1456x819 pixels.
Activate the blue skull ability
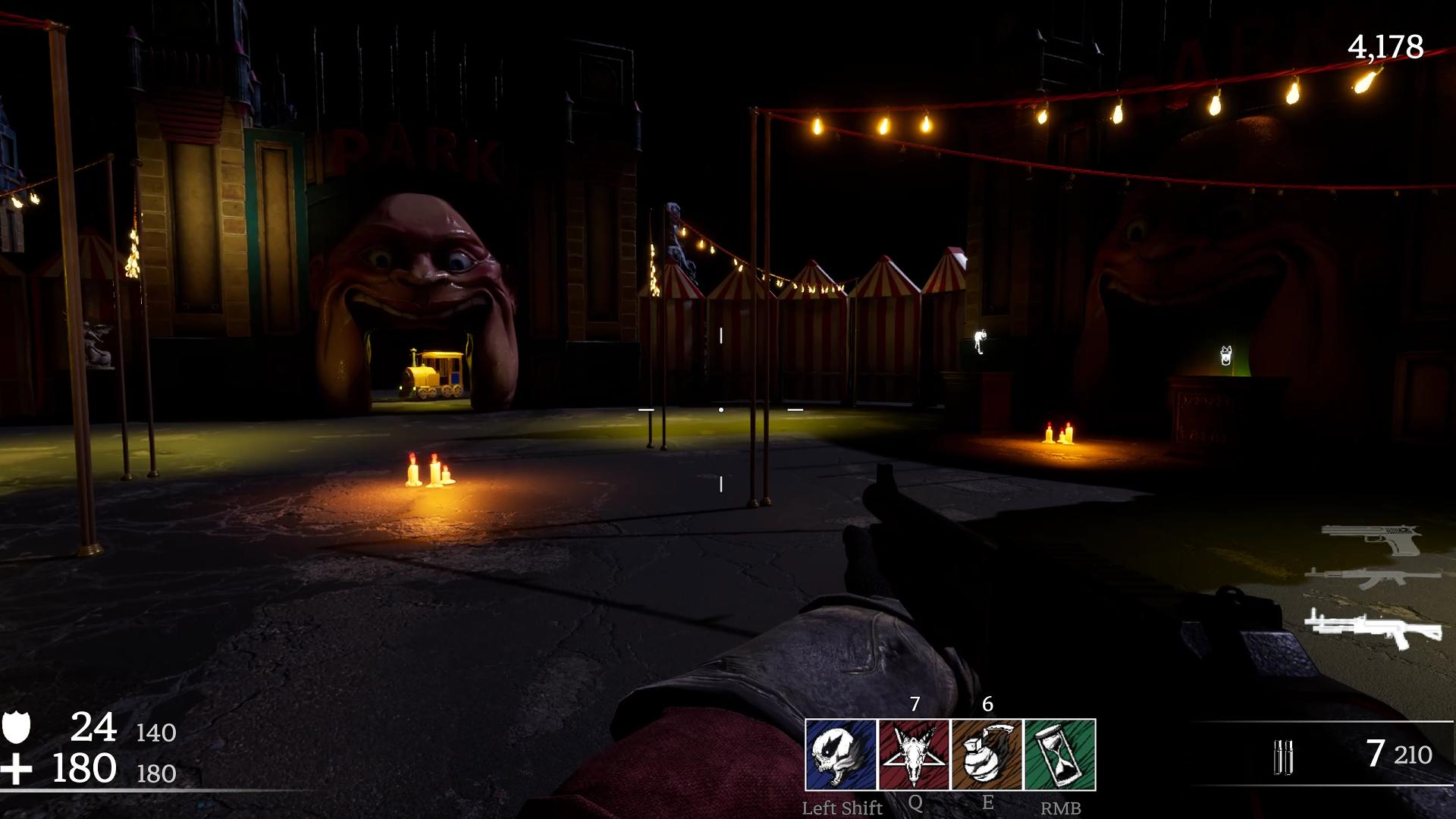[840, 755]
